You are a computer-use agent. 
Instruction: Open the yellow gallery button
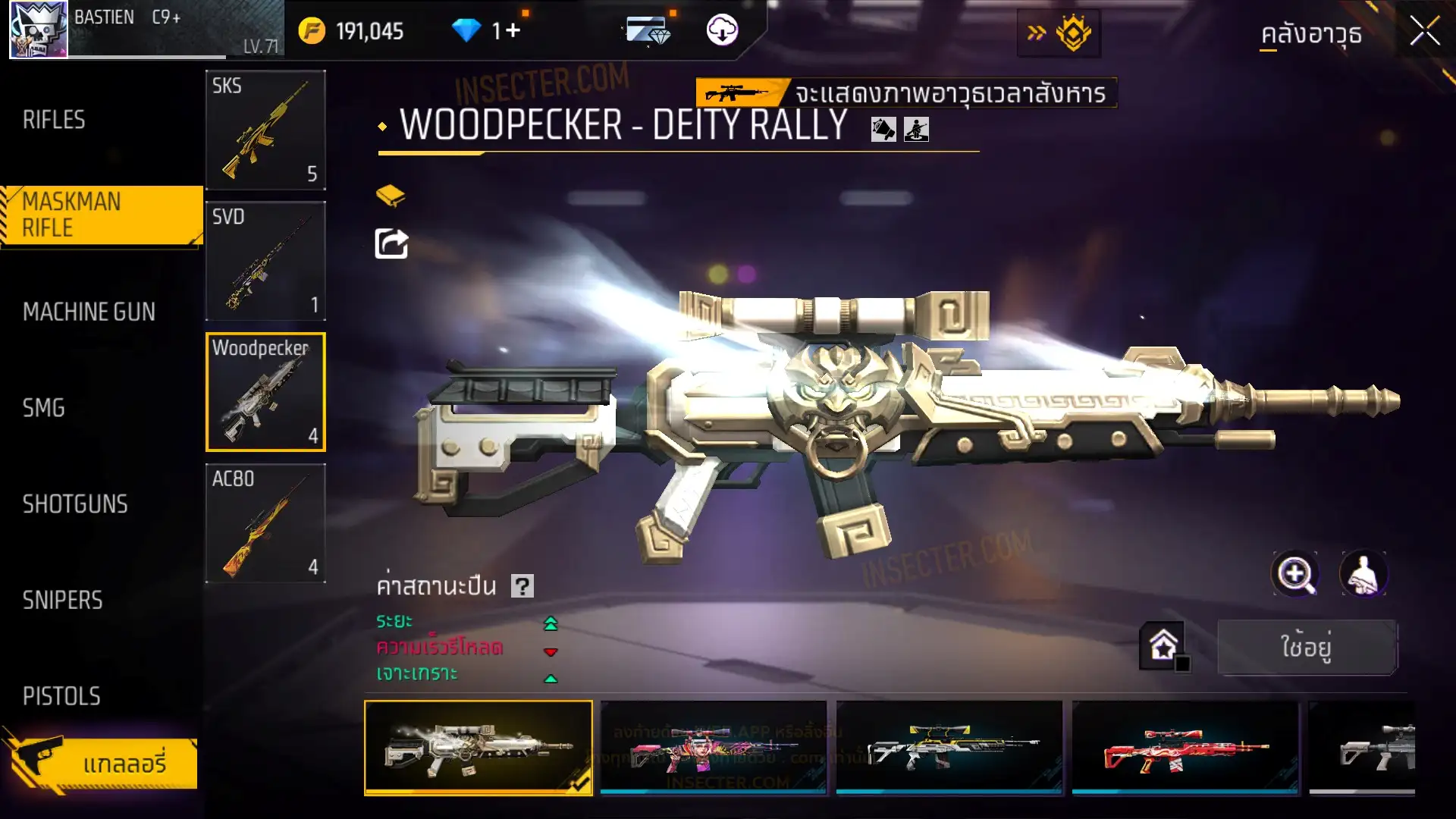[x=106, y=764]
